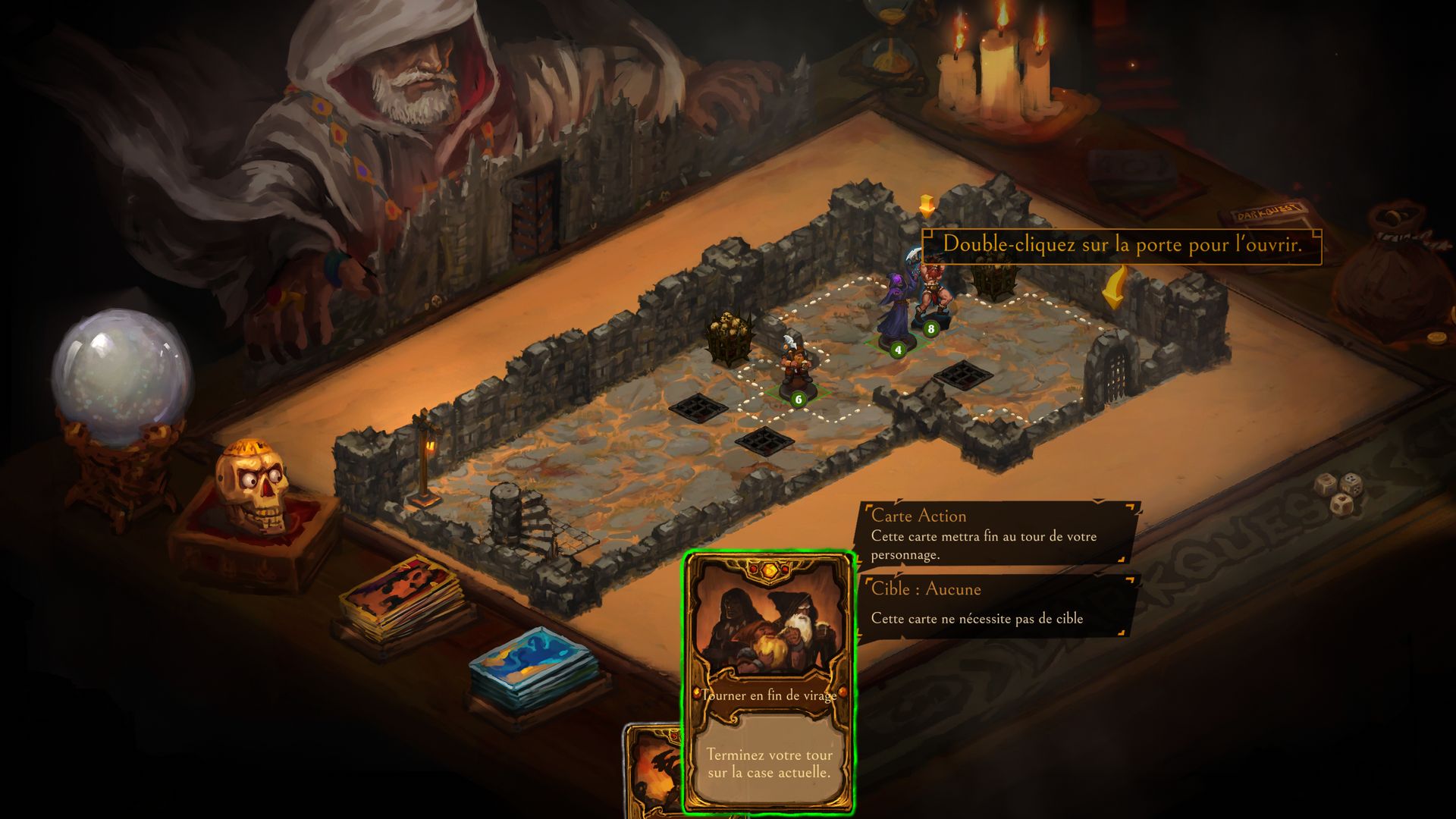Image resolution: width=1456 pixels, height=819 pixels.
Task: Click the door marked by the yellow arrow
Action: (x=1112, y=370)
